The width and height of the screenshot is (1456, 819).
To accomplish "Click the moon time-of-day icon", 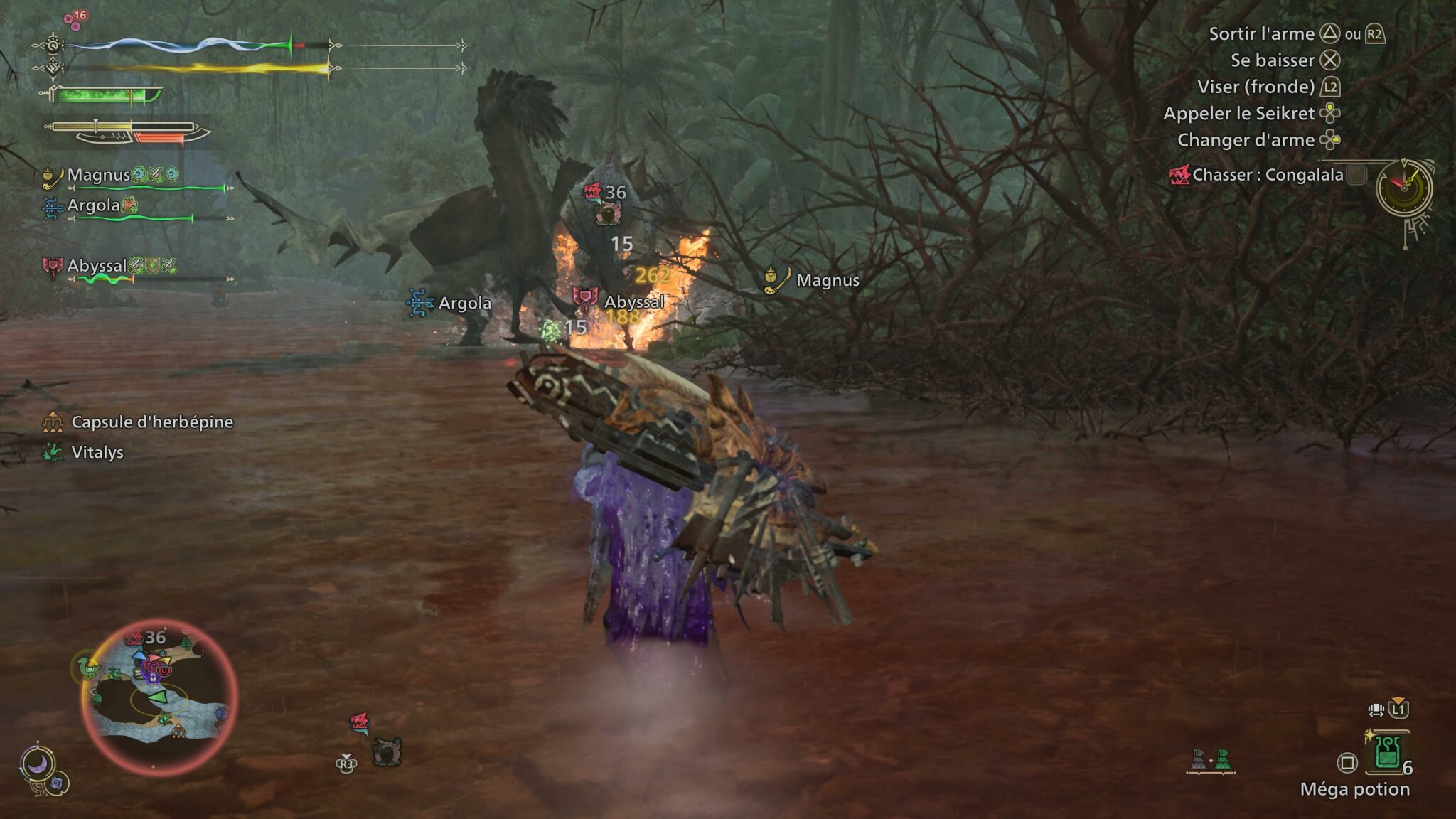I will (x=37, y=765).
